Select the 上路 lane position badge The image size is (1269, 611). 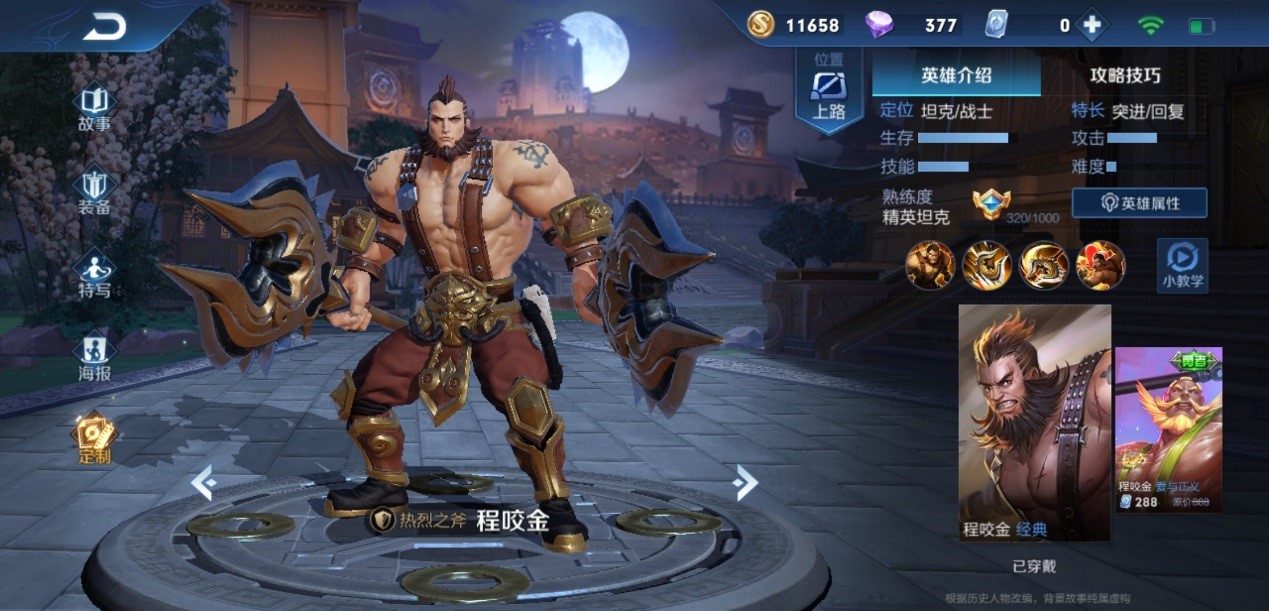829,90
